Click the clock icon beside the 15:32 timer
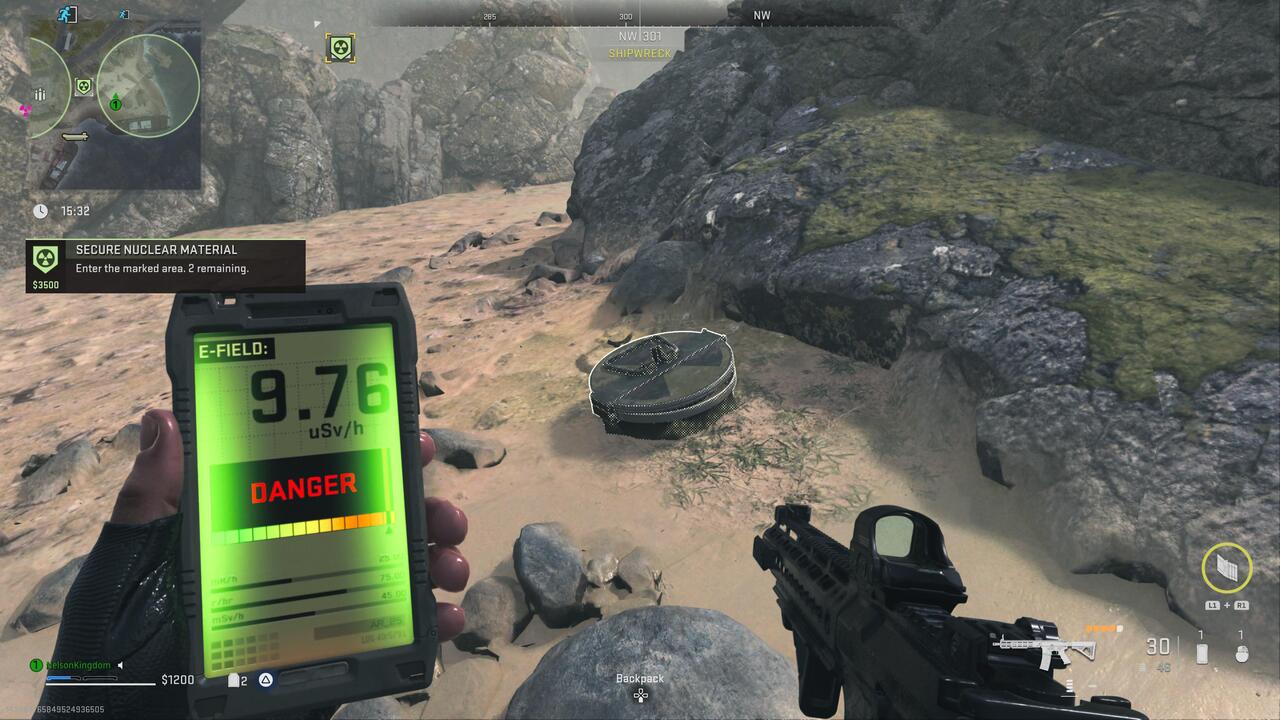Viewport: 1280px width, 720px height. pyautogui.click(x=40, y=210)
